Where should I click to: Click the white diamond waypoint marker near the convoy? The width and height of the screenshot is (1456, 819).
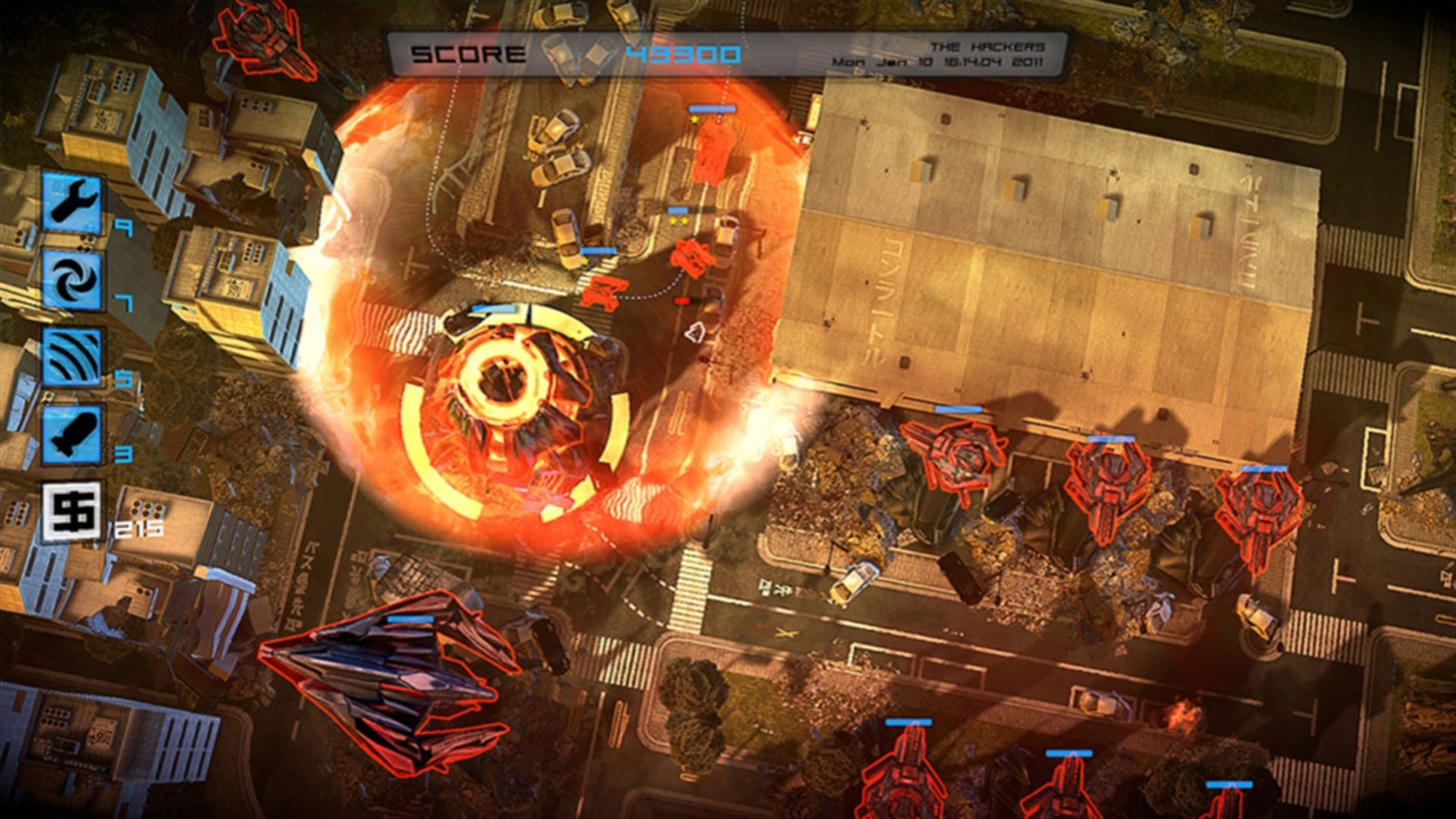point(695,331)
